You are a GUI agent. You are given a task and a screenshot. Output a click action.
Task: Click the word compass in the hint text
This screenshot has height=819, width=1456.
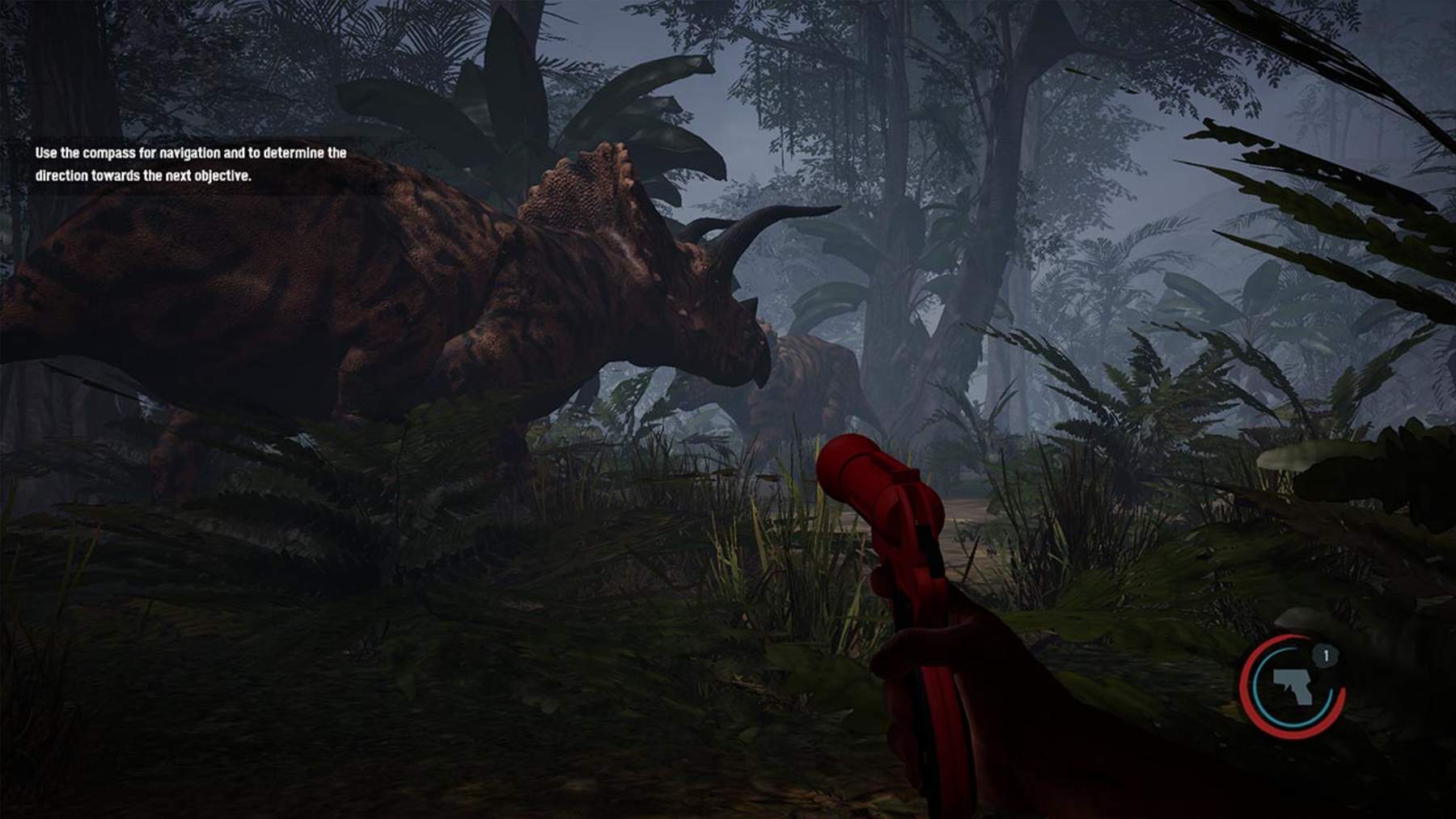click(x=105, y=152)
